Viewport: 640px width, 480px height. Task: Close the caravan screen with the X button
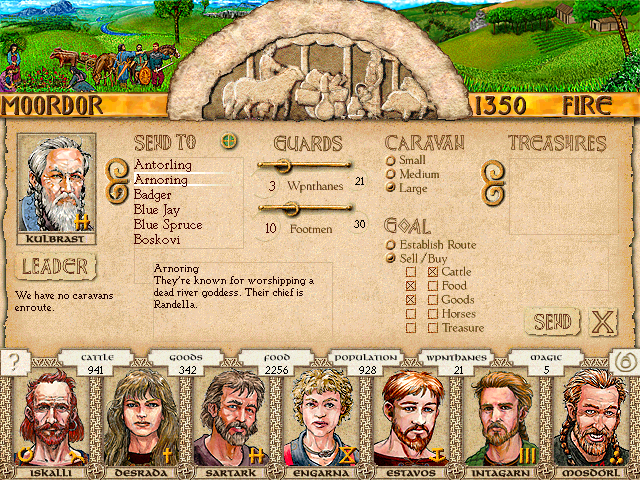pos(603,322)
